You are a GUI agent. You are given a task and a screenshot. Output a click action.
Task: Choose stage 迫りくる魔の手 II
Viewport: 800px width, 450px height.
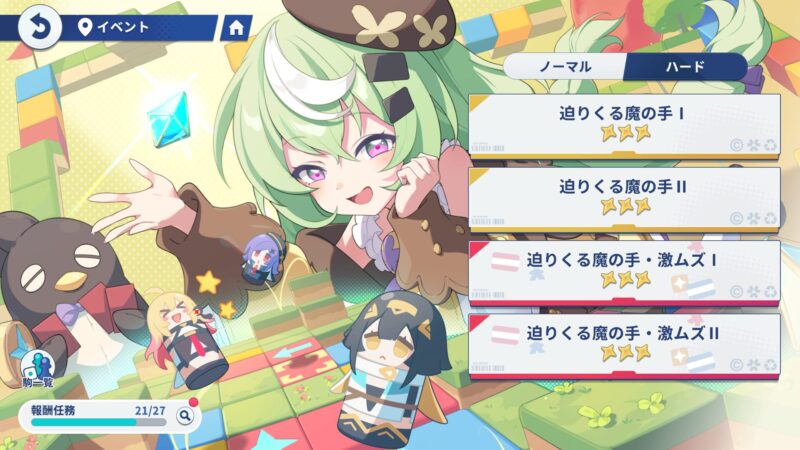624,197
